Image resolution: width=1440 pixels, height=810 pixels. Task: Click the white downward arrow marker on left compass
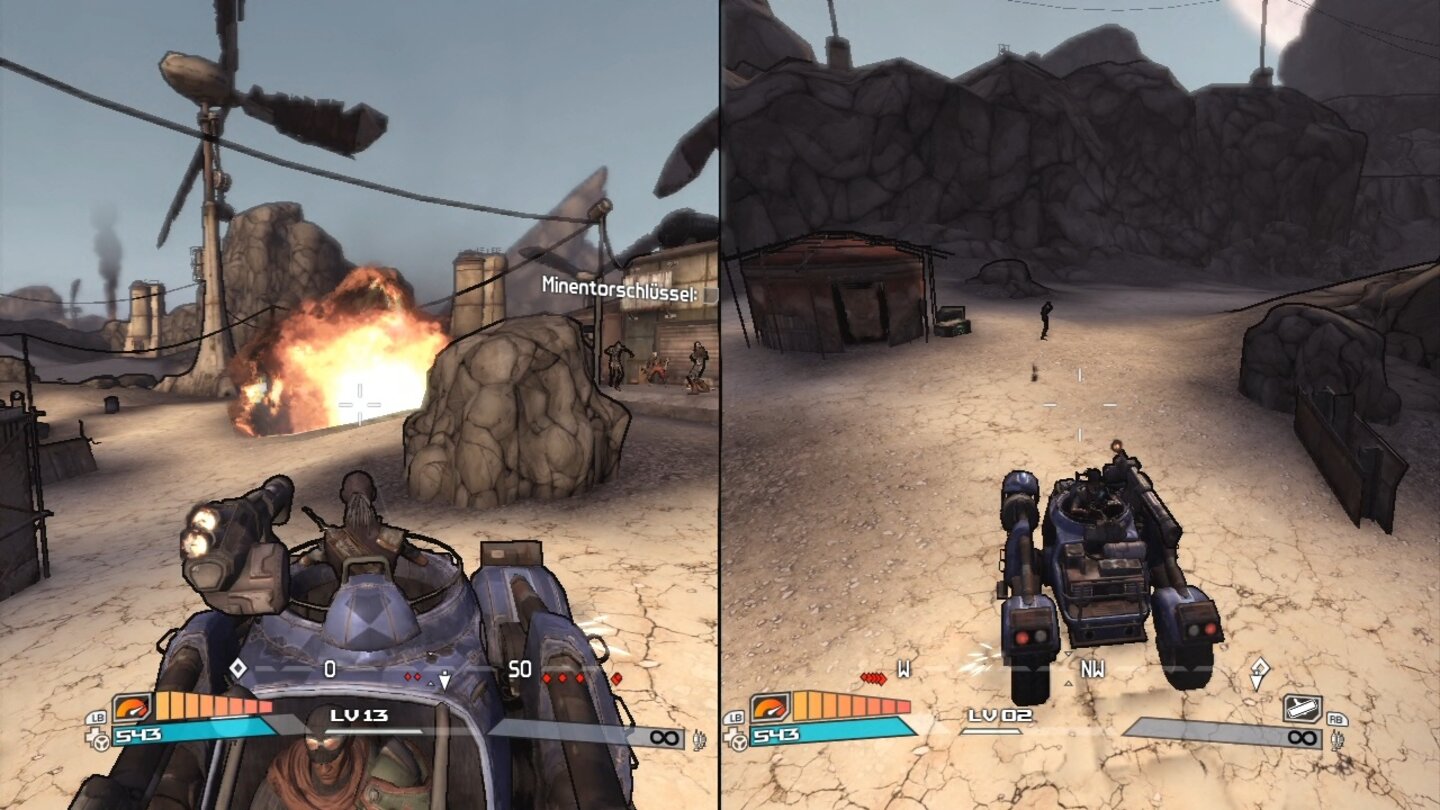444,680
